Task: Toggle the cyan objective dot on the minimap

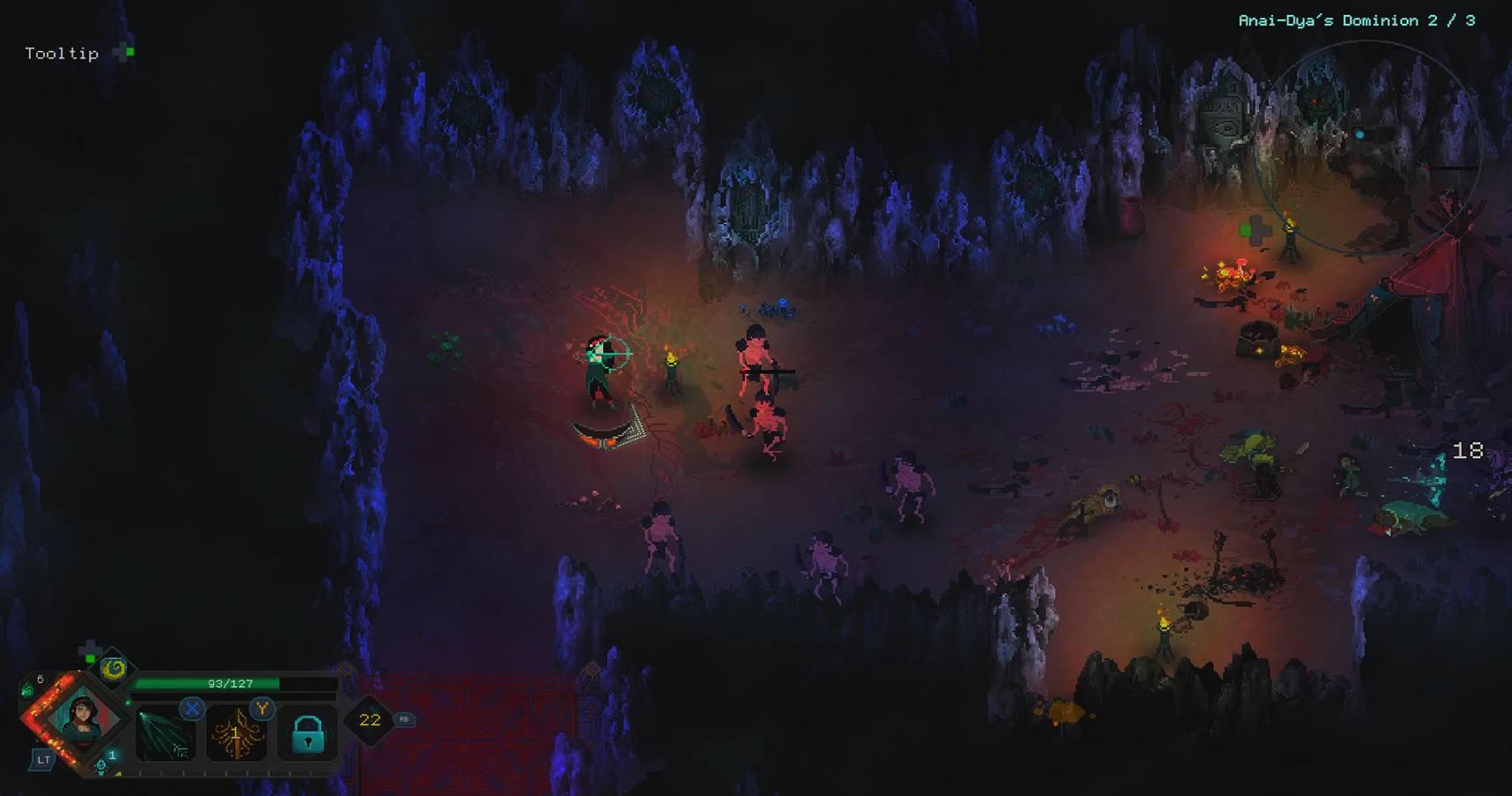Action: pos(1359,134)
